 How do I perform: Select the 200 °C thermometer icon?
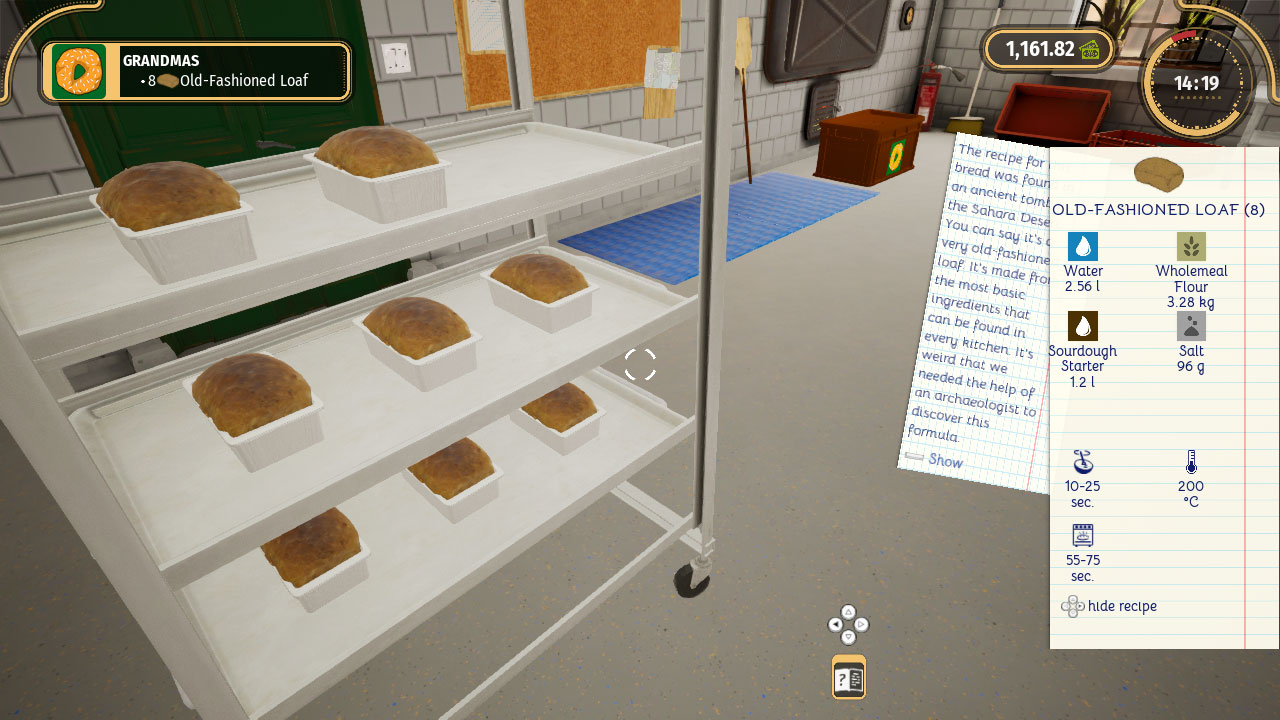coord(1190,462)
